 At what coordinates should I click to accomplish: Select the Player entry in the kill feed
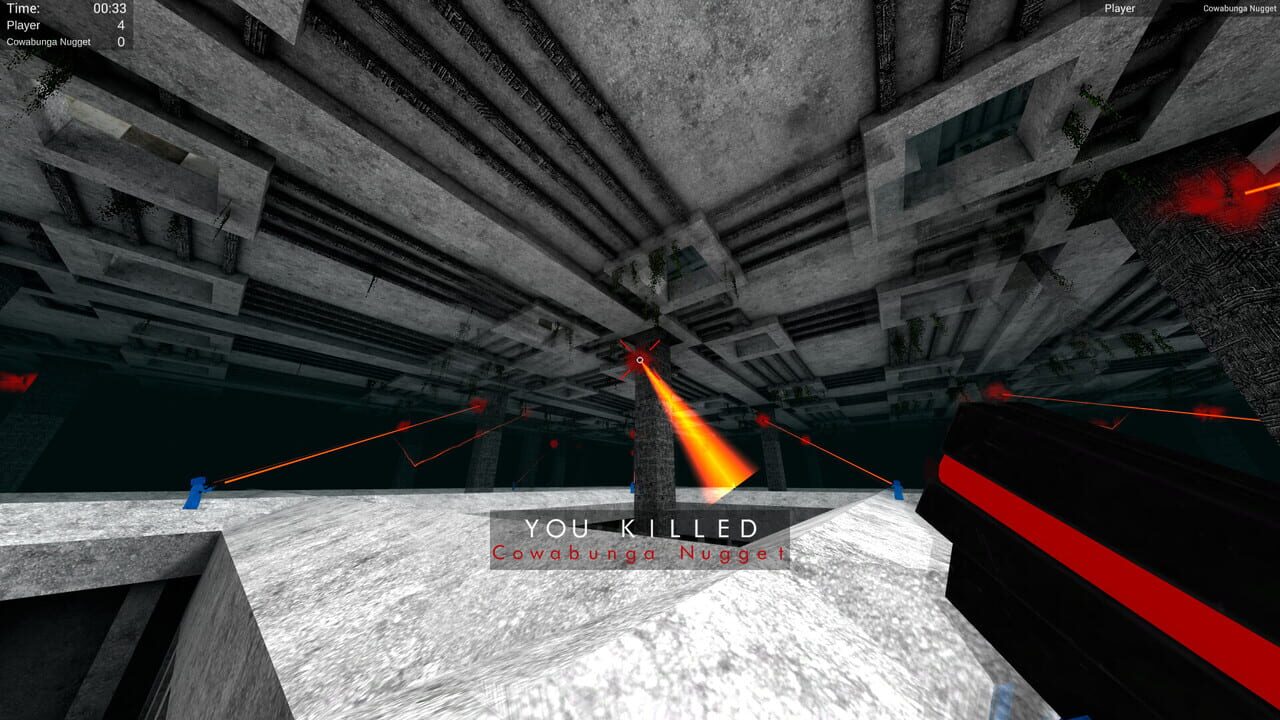pos(1119,9)
